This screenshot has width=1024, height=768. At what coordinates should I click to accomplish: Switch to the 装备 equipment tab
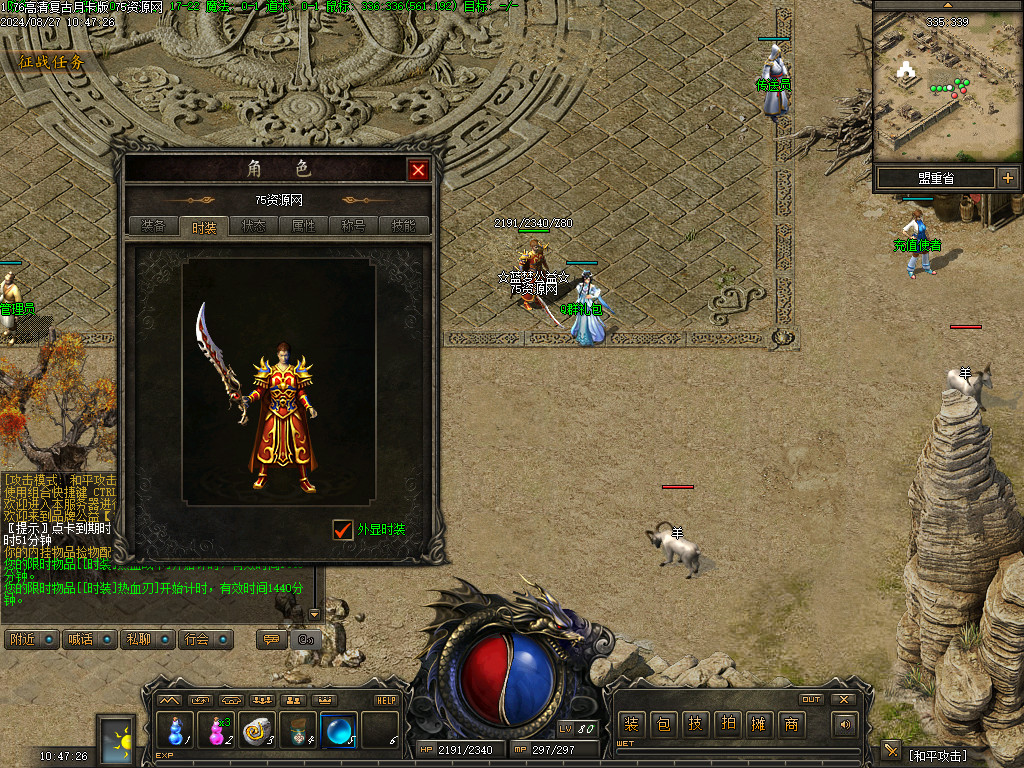click(x=153, y=226)
